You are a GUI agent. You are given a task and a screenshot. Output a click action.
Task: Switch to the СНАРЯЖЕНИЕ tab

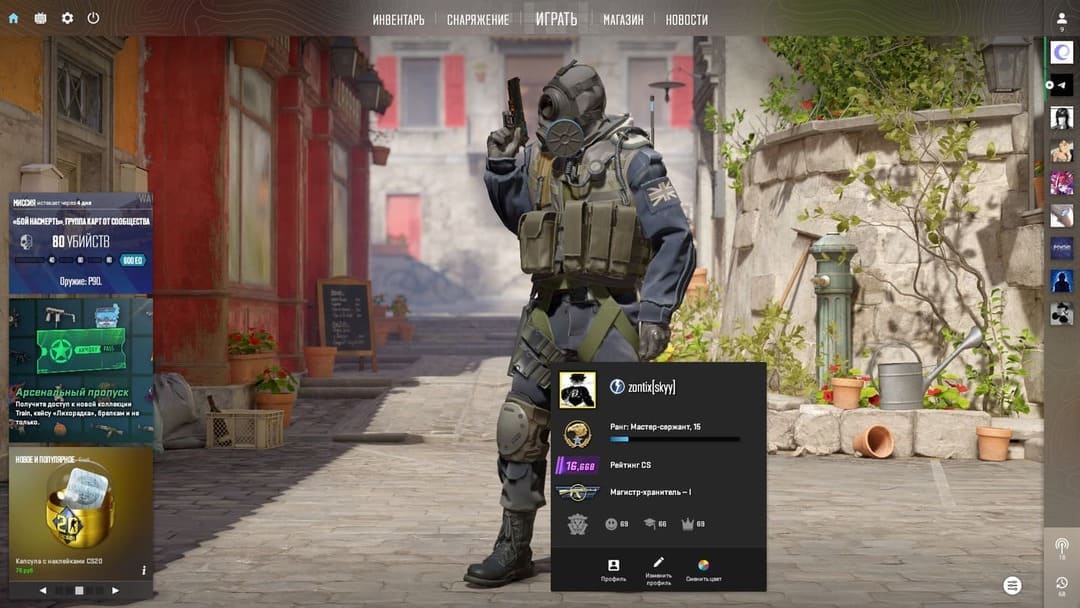477,19
